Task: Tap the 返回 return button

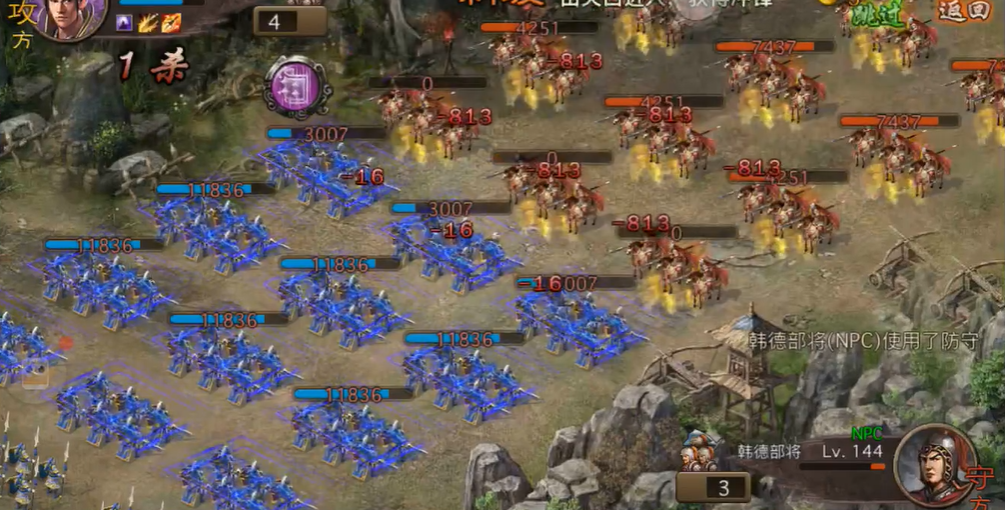Action: tap(962, 11)
